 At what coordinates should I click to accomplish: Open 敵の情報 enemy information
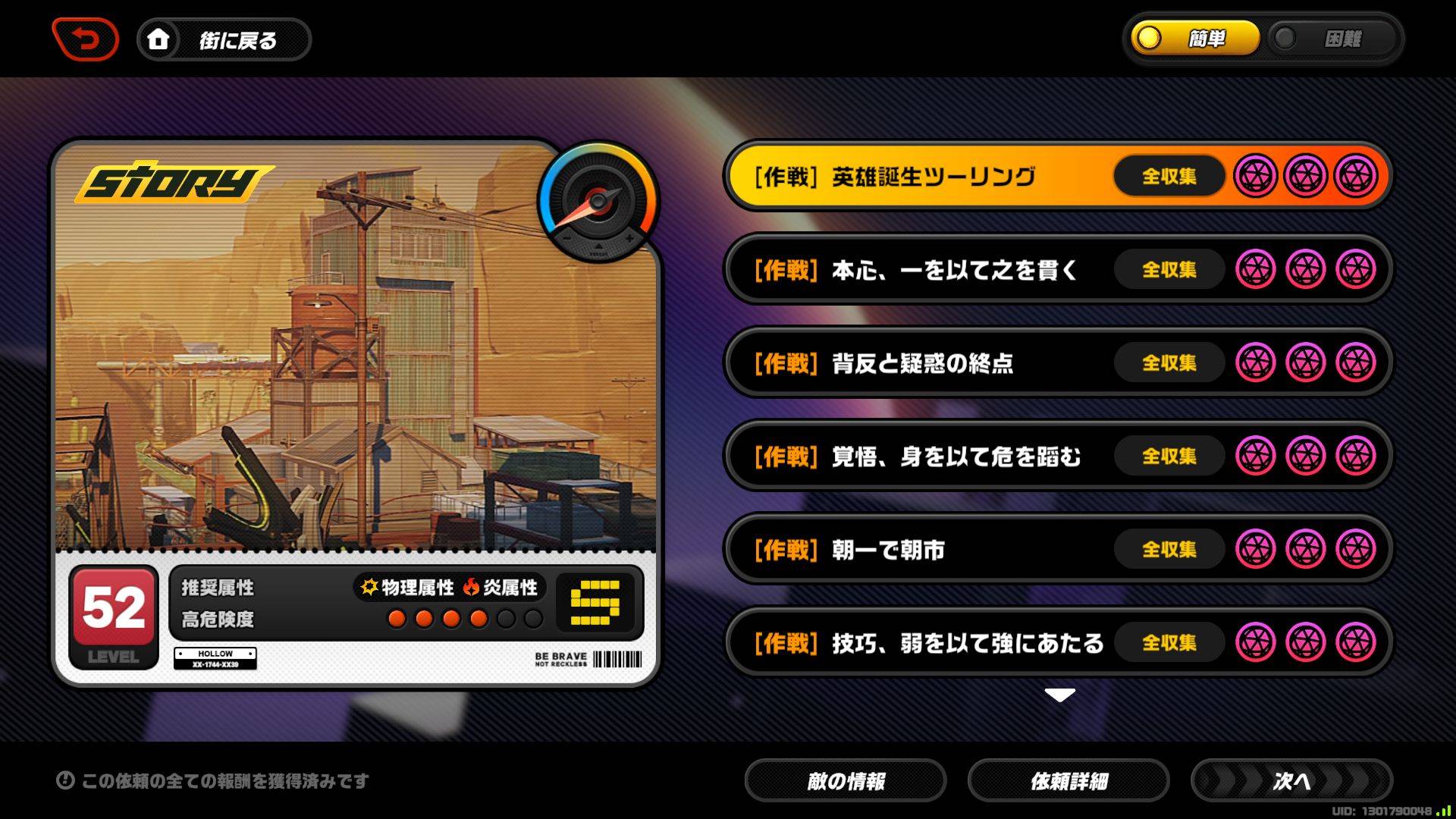[x=846, y=780]
